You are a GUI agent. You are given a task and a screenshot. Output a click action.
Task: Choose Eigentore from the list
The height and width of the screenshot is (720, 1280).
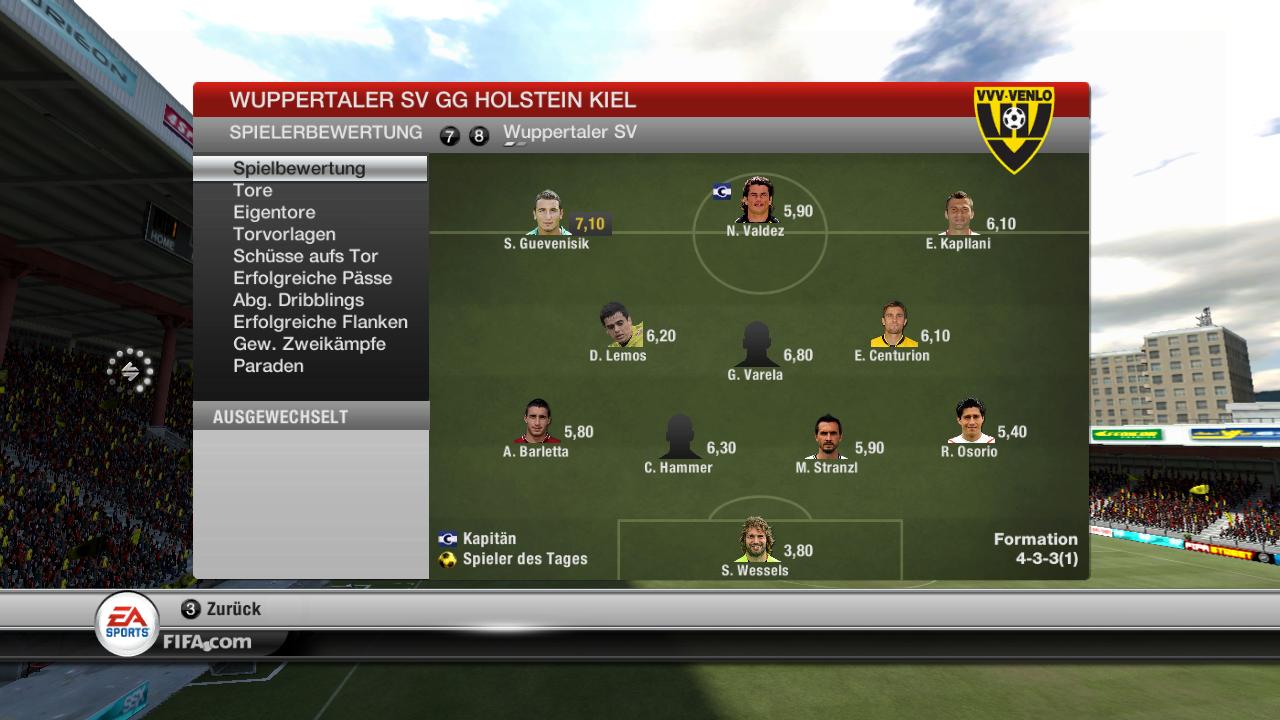coord(274,212)
